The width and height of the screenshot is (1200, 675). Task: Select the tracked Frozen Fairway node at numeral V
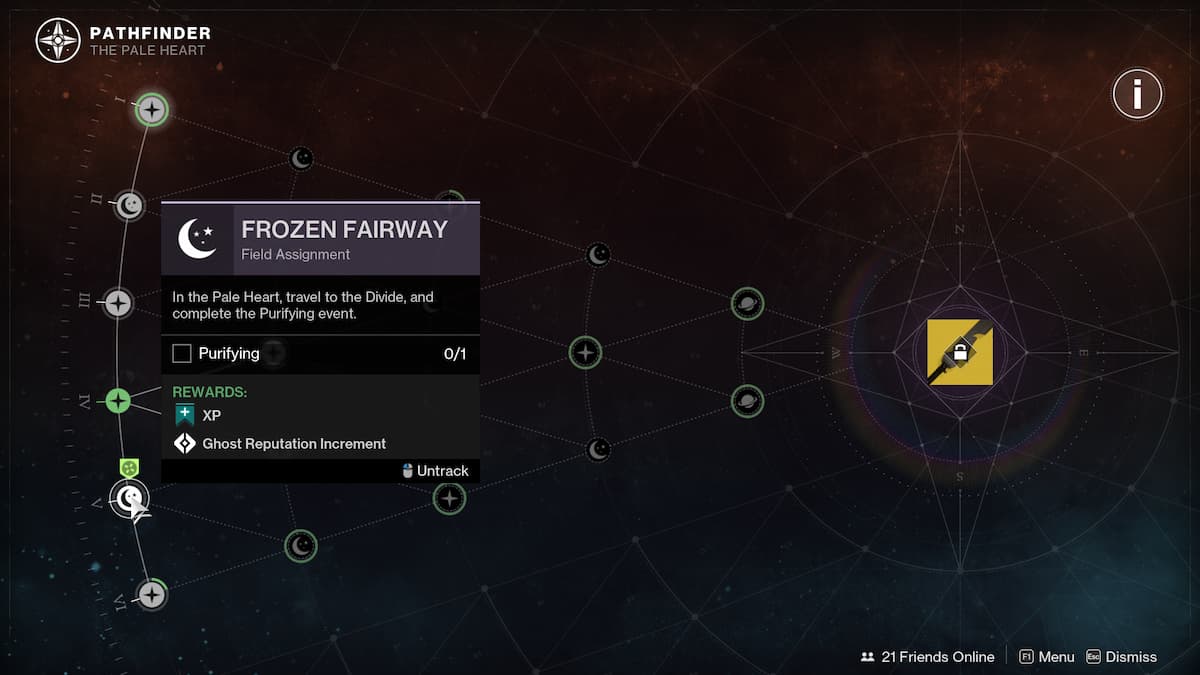(129, 498)
